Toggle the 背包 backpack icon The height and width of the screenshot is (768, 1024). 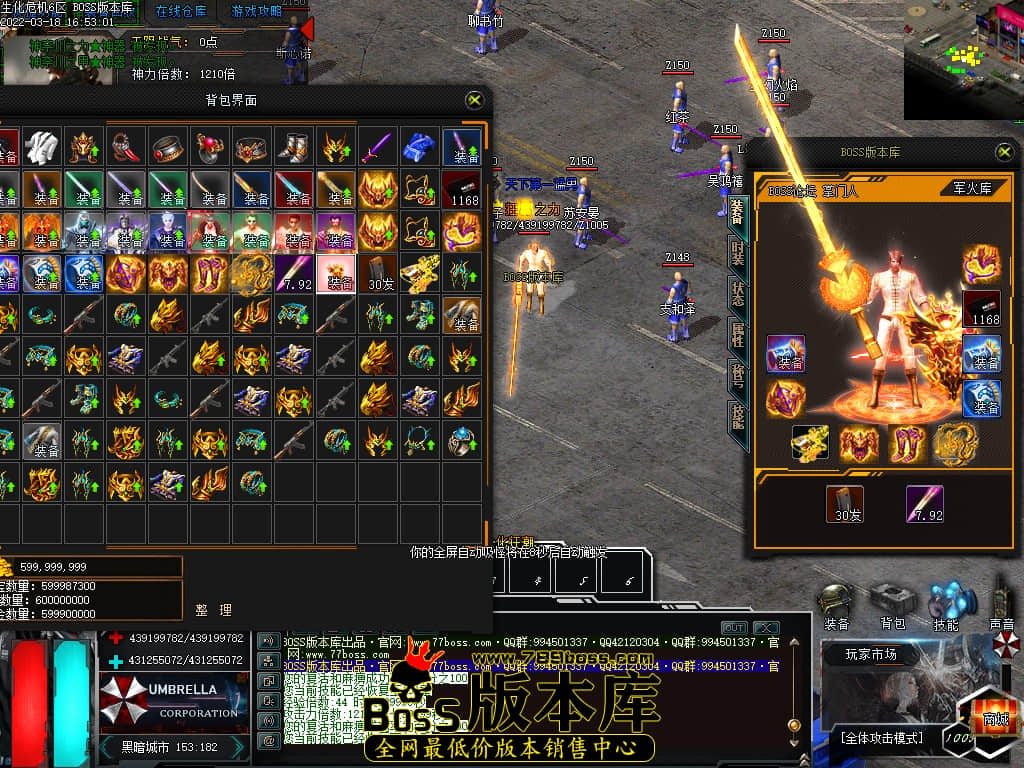point(892,605)
